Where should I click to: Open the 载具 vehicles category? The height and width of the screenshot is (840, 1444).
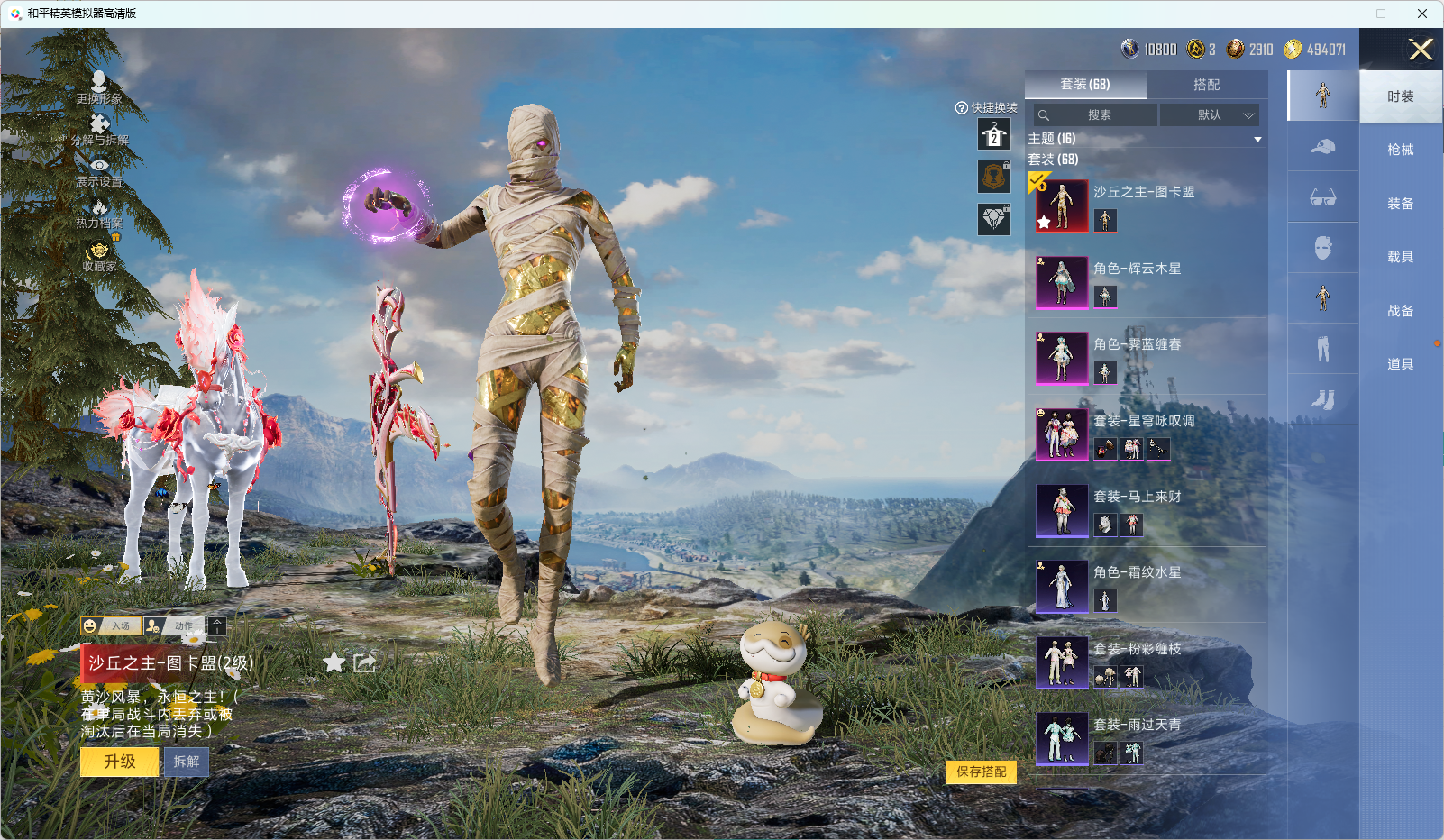click(1400, 257)
